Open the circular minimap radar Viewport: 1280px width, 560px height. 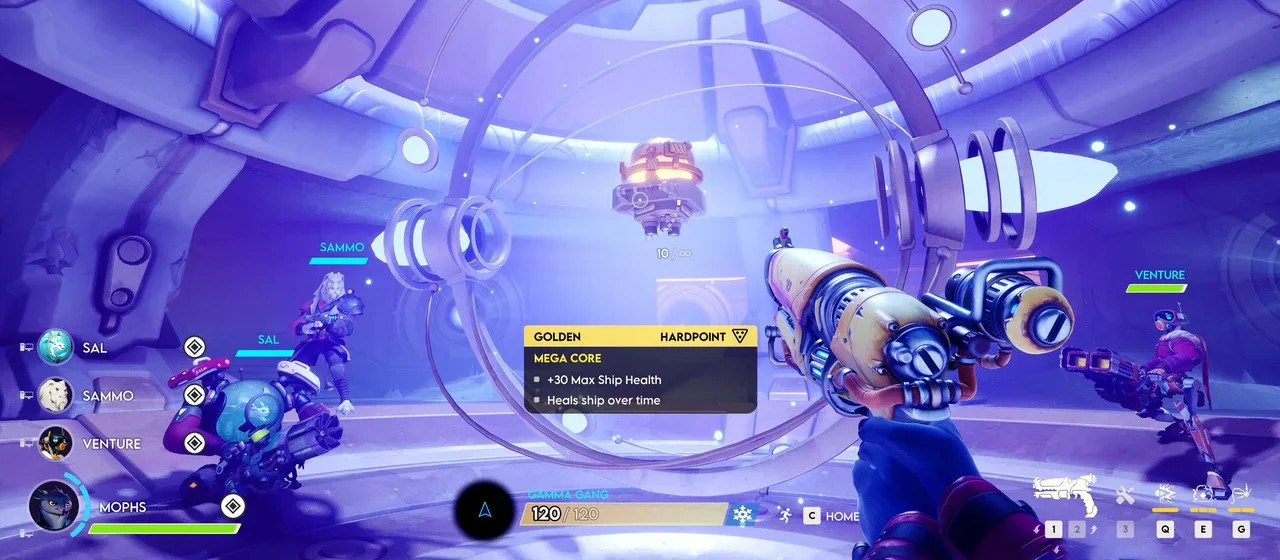click(x=485, y=512)
